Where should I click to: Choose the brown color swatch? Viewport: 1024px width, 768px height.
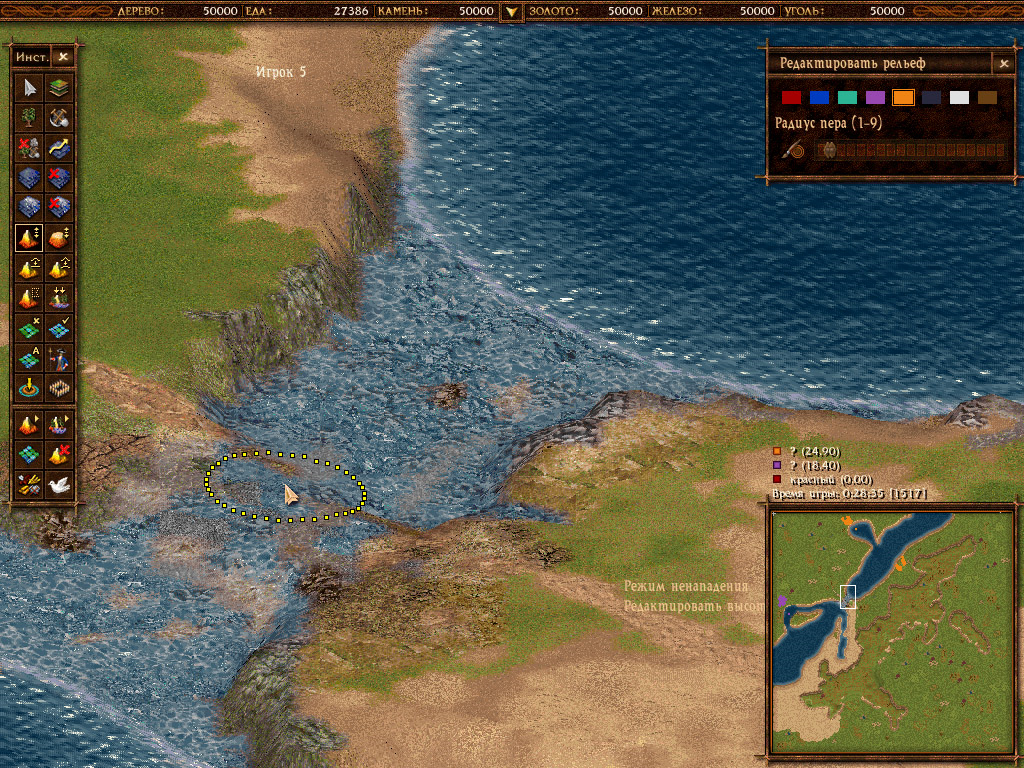tap(988, 98)
